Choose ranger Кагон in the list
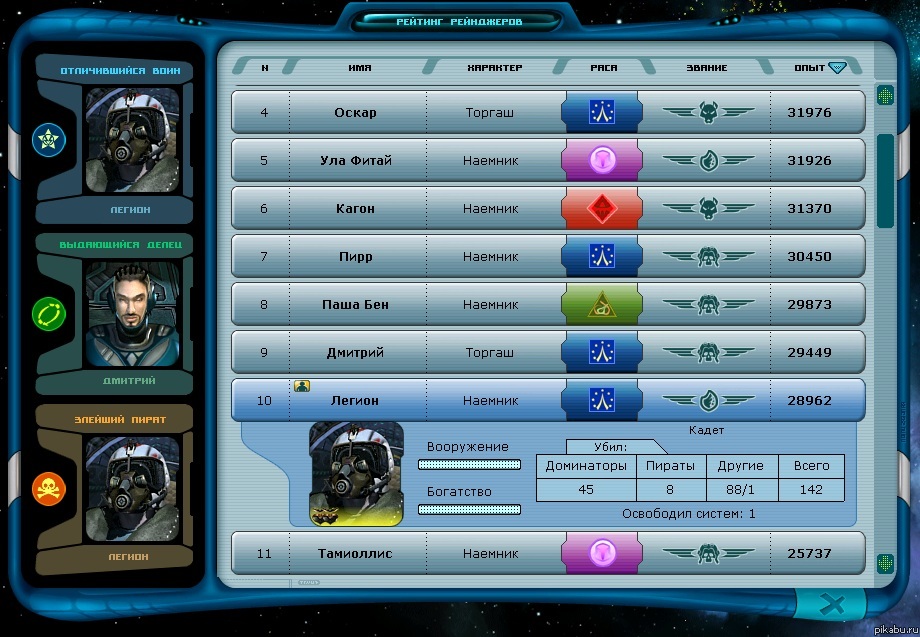Viewport: 920px width, 637px height. 547,209
